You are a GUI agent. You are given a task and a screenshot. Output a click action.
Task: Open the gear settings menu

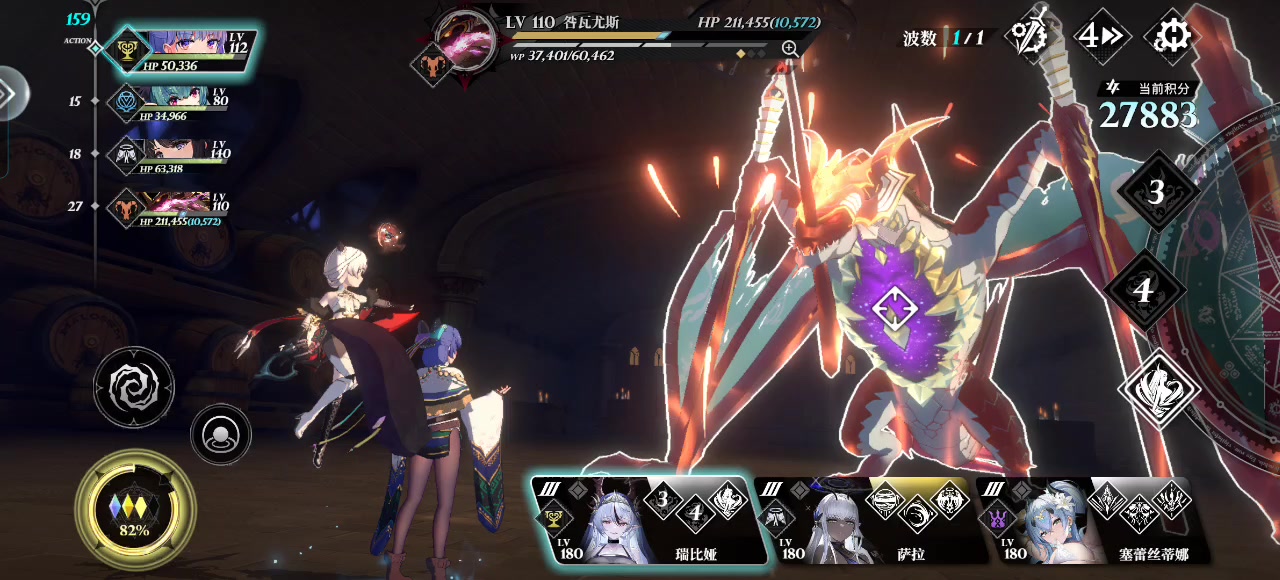1171,37
